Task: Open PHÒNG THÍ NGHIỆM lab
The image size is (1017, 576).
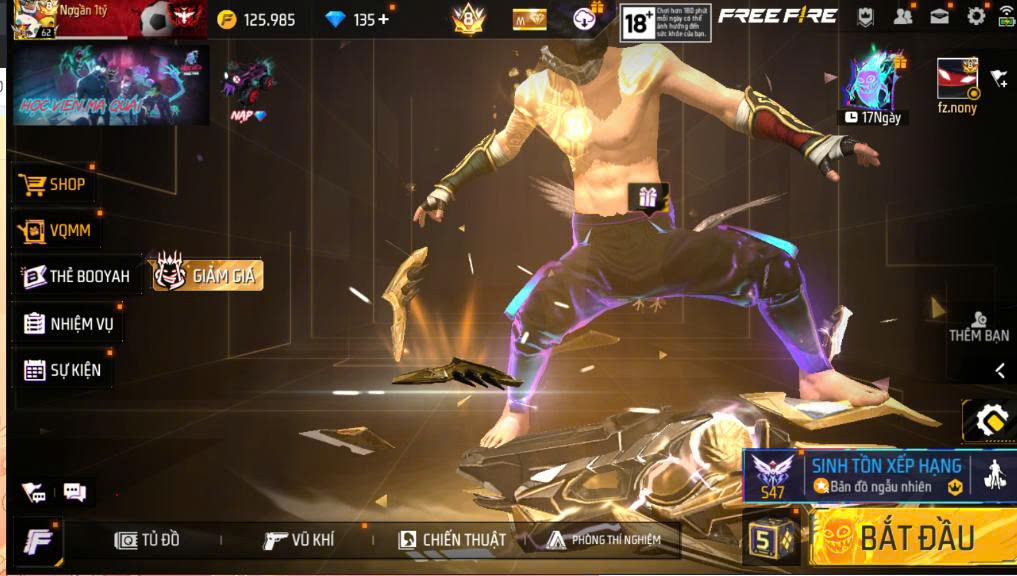Action: [x=604, y=540]
